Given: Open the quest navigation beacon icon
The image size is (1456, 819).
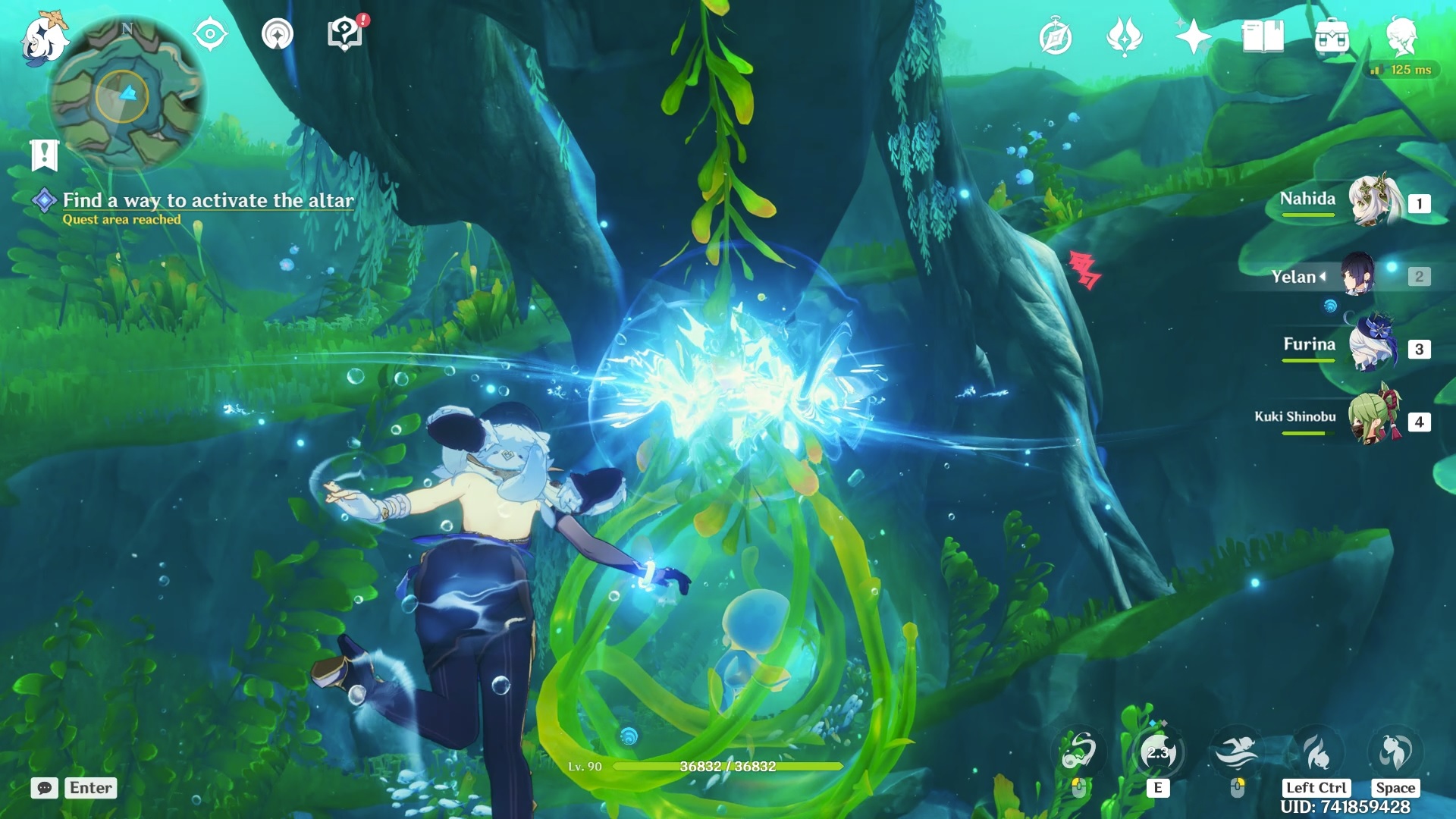Looking at the screenshot, I should click(x=277, y=34).
